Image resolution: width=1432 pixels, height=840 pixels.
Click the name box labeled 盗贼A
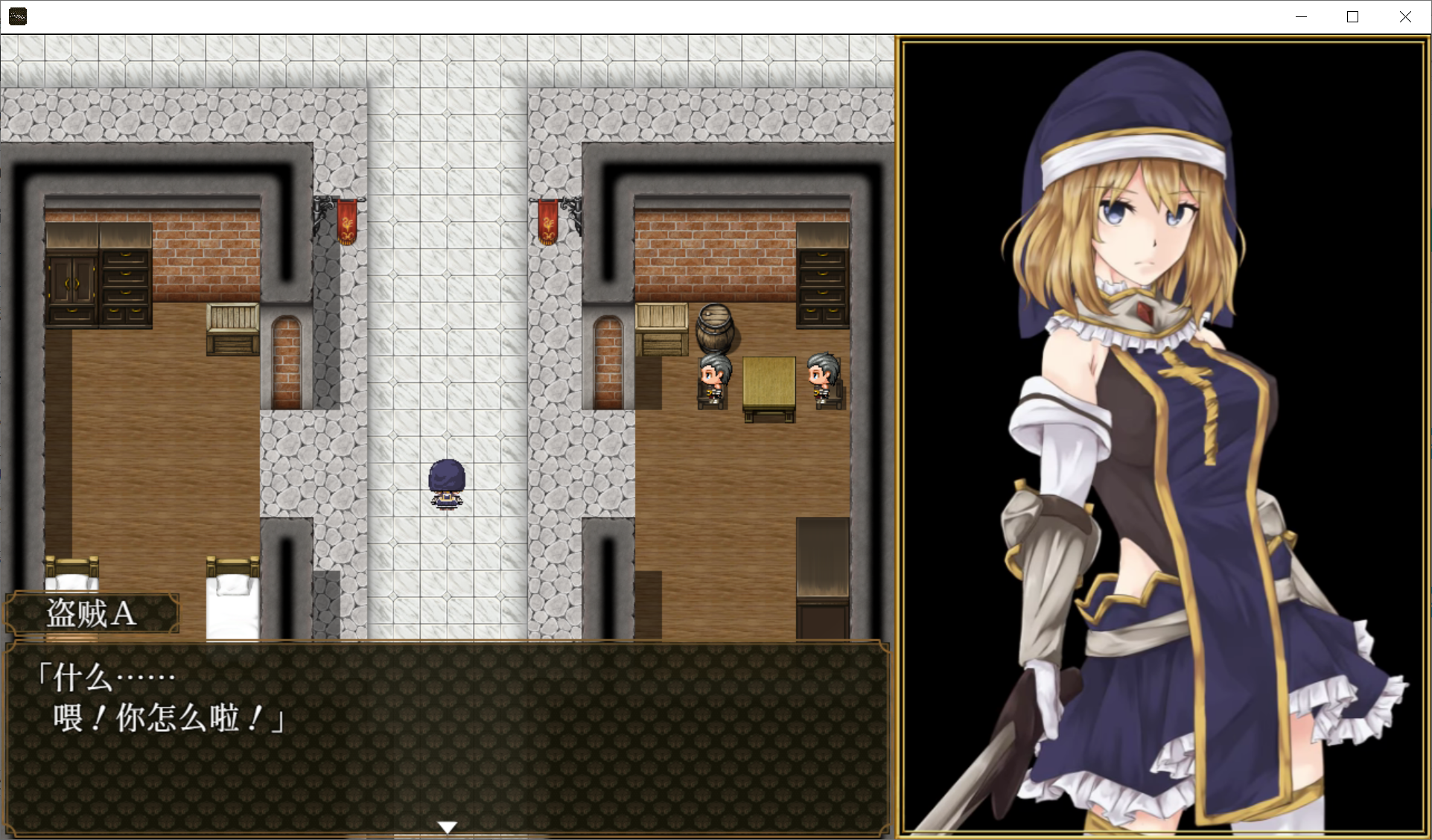pyautogui.click(x=89, y=613)
